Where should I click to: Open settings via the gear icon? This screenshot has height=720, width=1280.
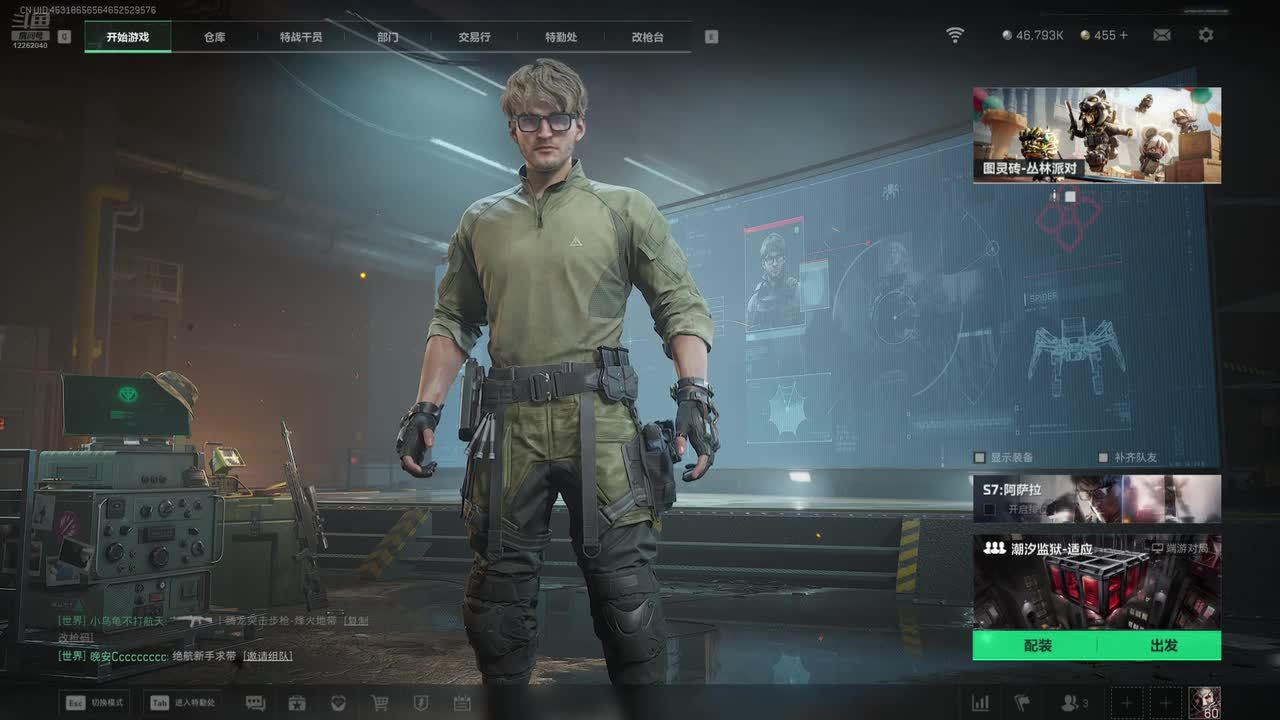1206,35
